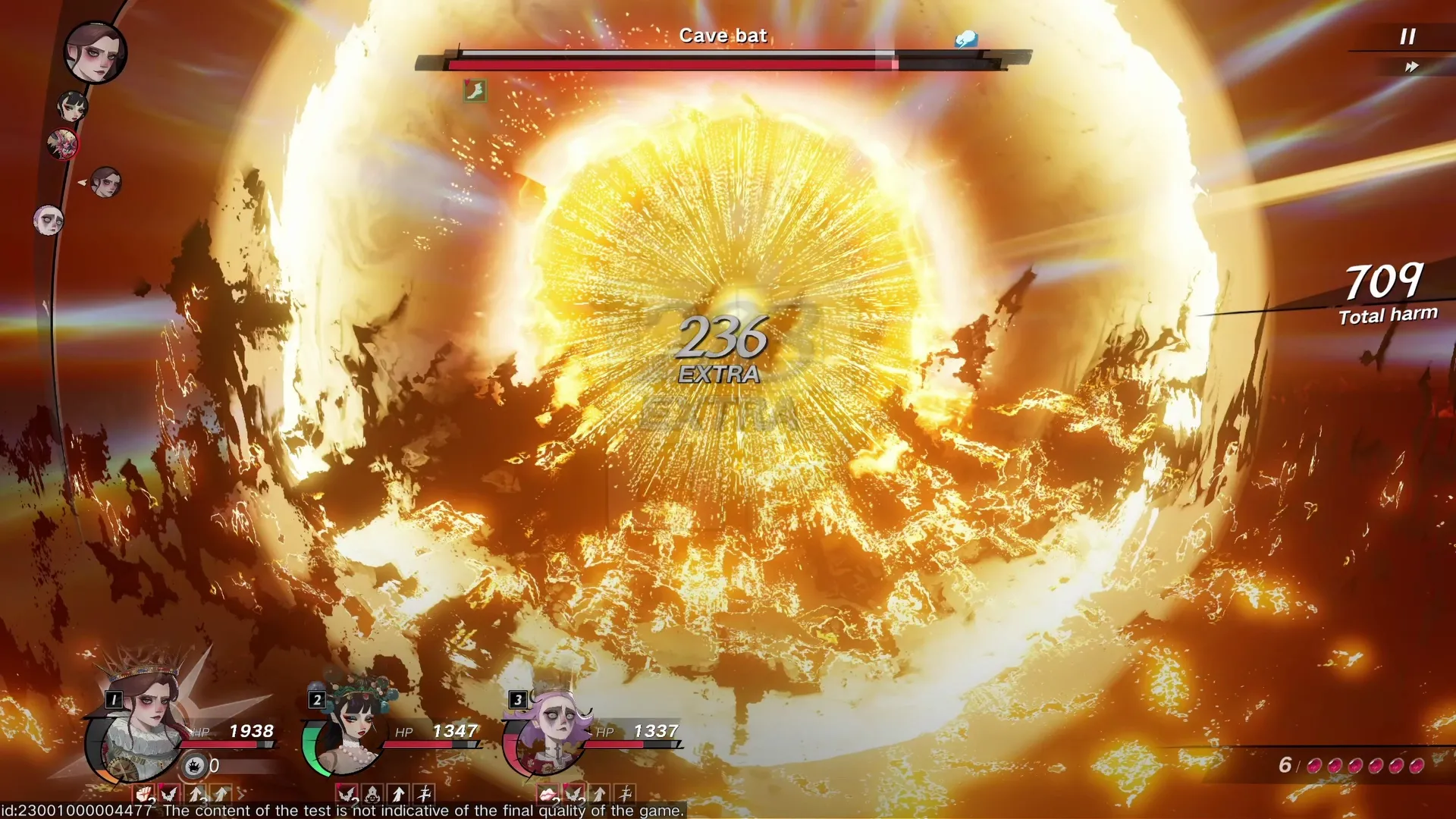Click the Cave bat name label
The height and width of the screenshot is (819, 1456).
coord(724,35)
